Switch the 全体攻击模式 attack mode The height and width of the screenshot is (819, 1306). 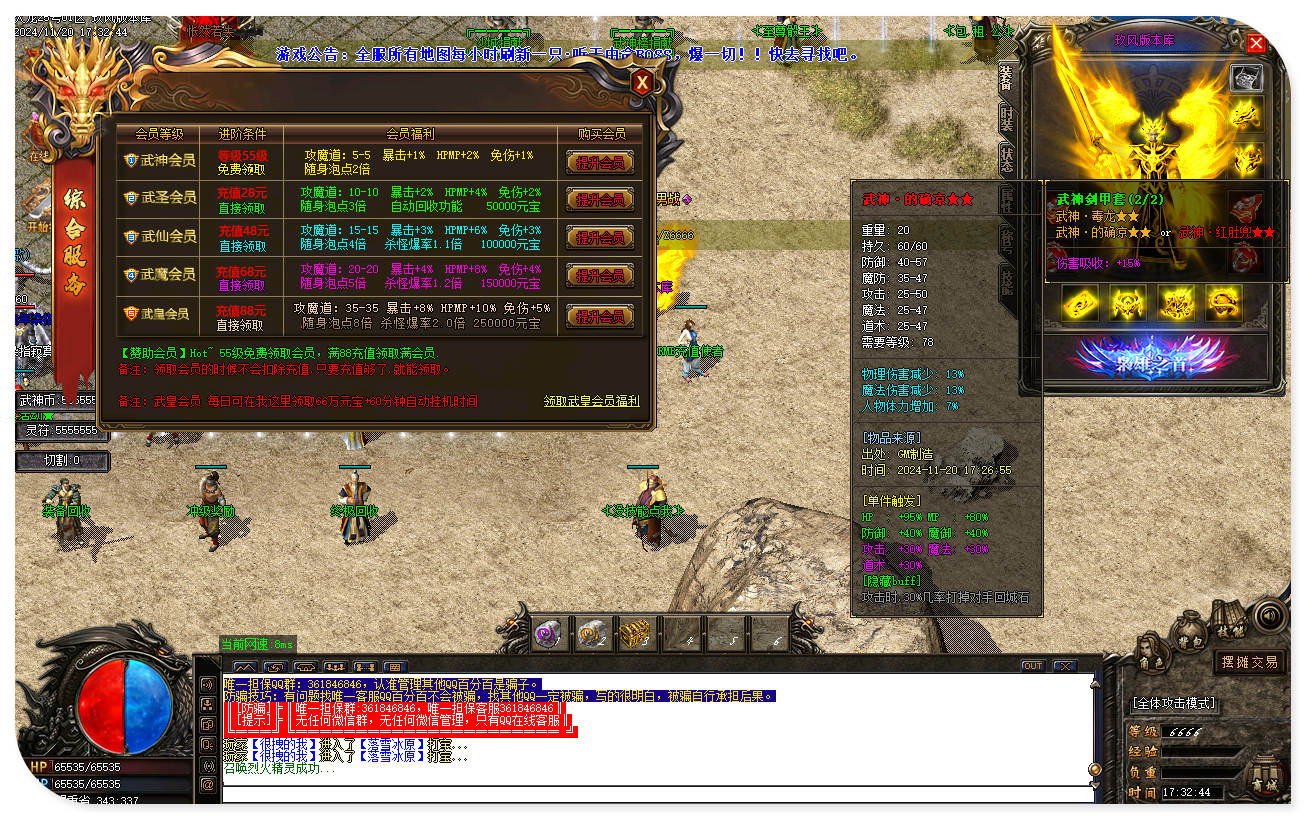click(1170, 703)
